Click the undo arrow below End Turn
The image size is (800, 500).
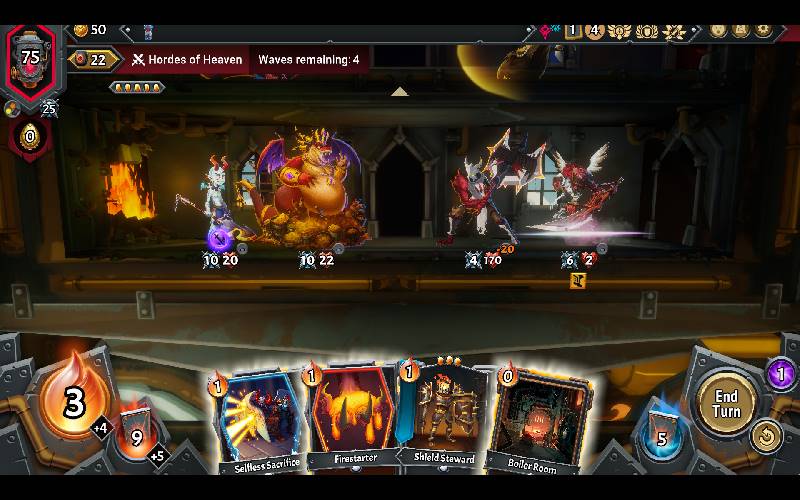(766, 436)
